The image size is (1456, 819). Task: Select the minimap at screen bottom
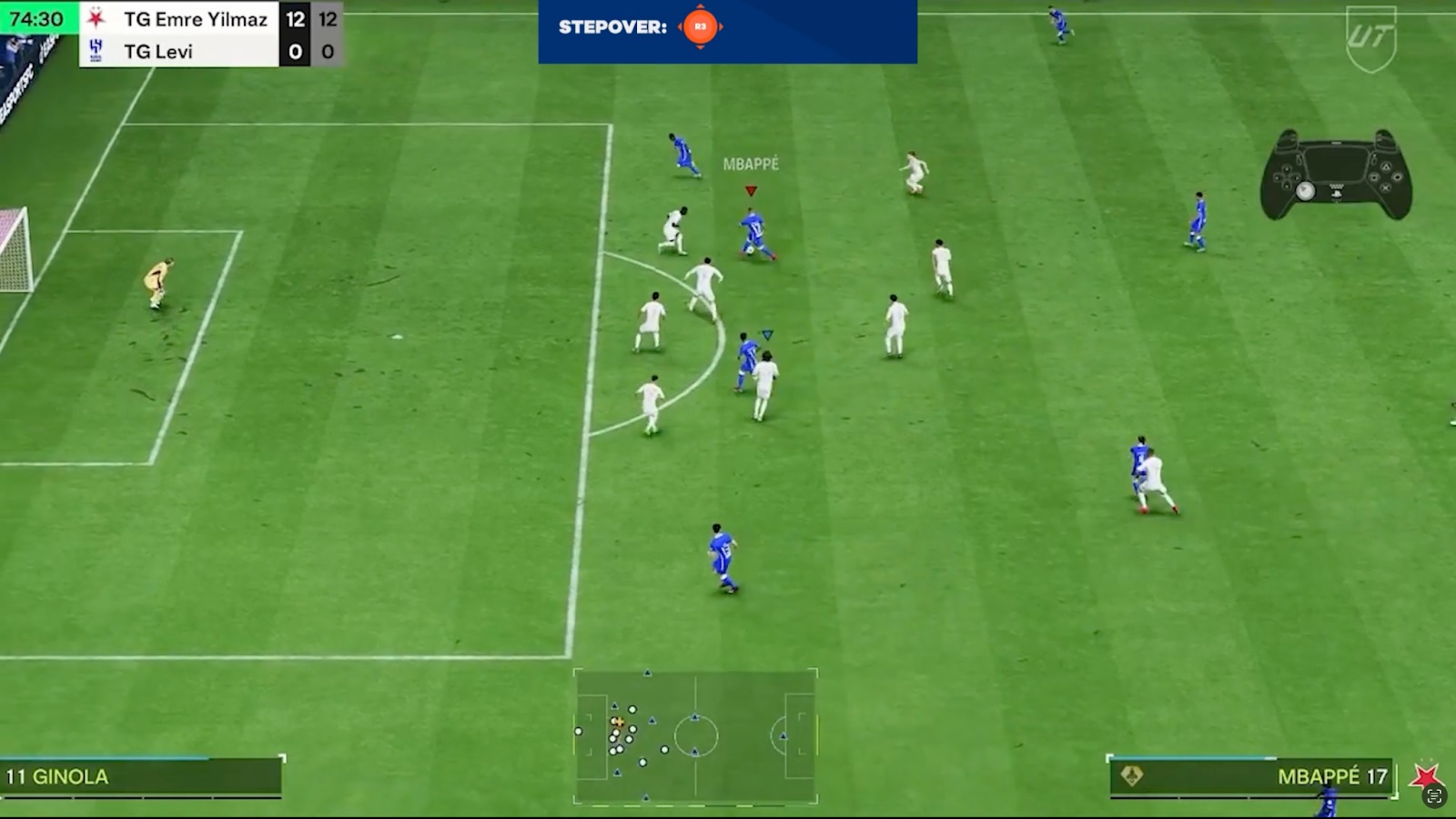[x=696, y=735]
